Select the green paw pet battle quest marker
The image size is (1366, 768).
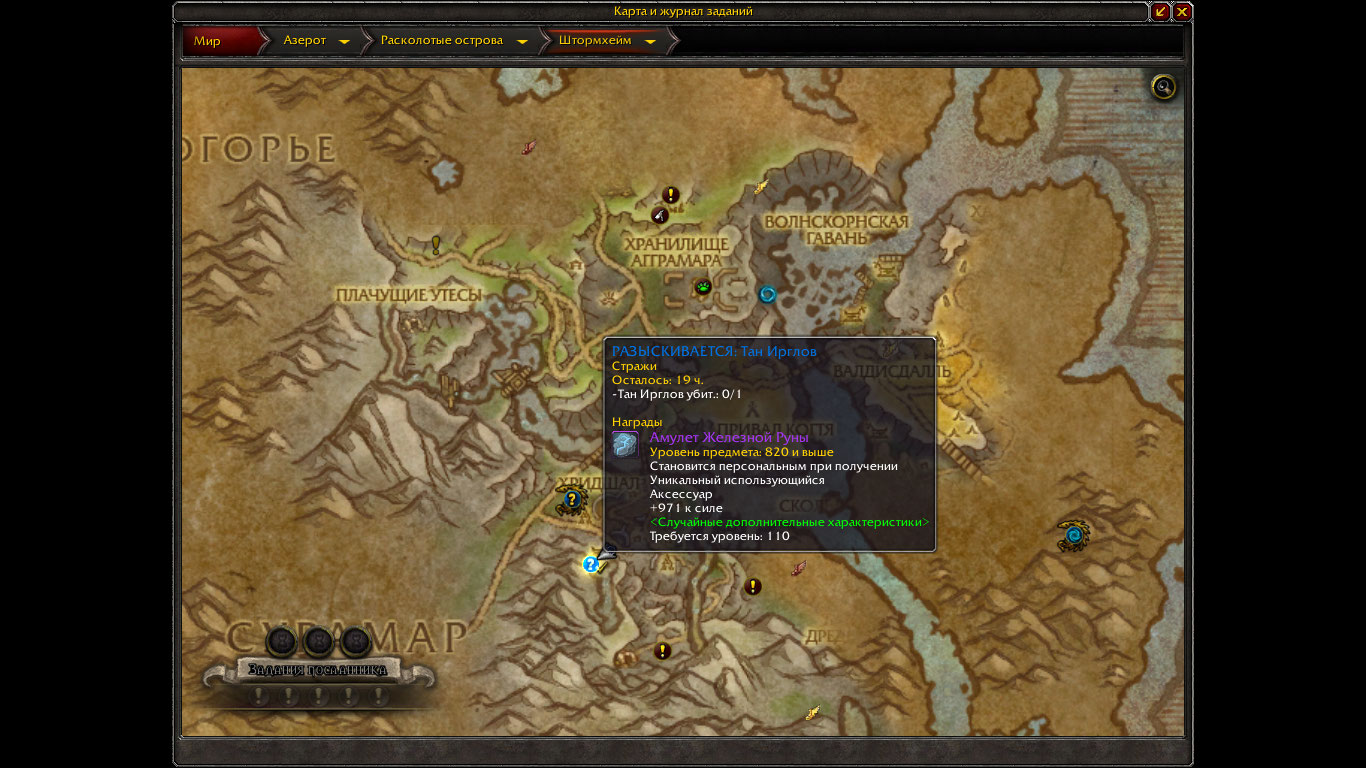tap(704, 288)
